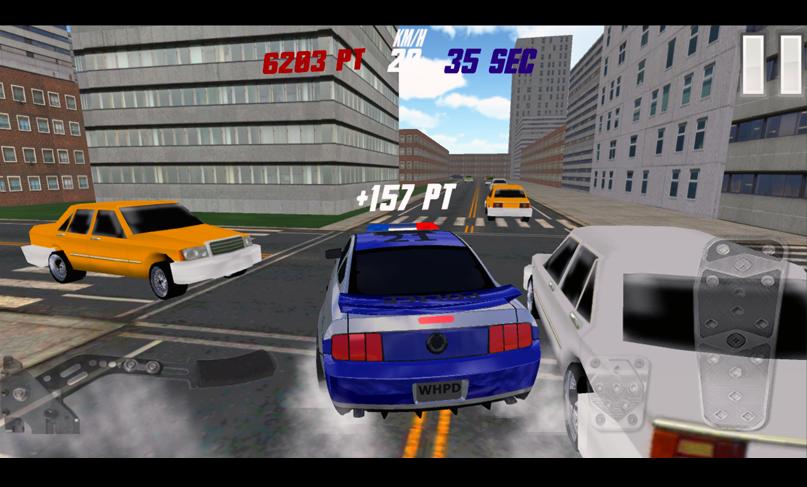Viewport: 807px width, 487px height.
Task: Tap the small brake pedal
Action: click(620, 393)
